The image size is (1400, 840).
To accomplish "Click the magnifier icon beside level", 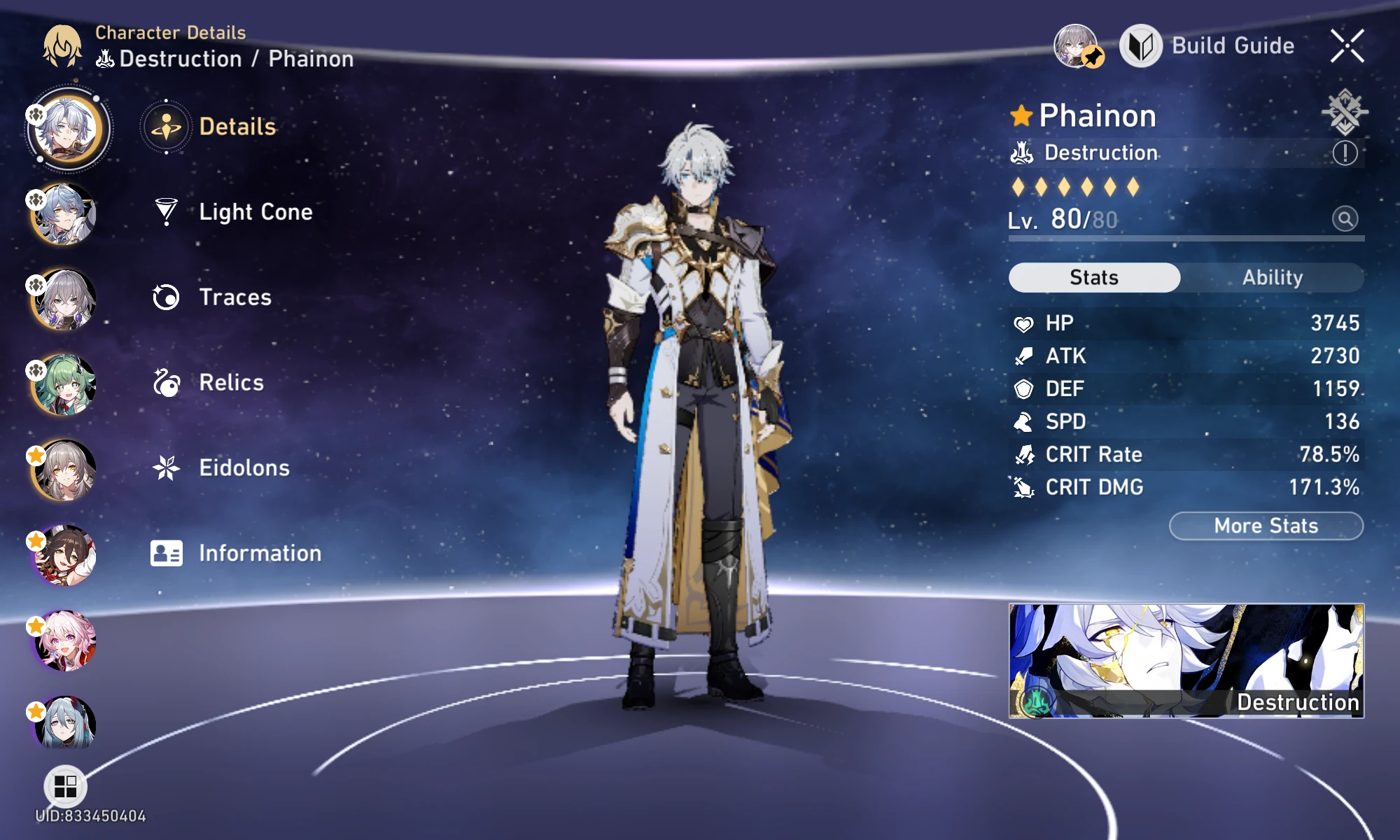I will (1345, 219).
